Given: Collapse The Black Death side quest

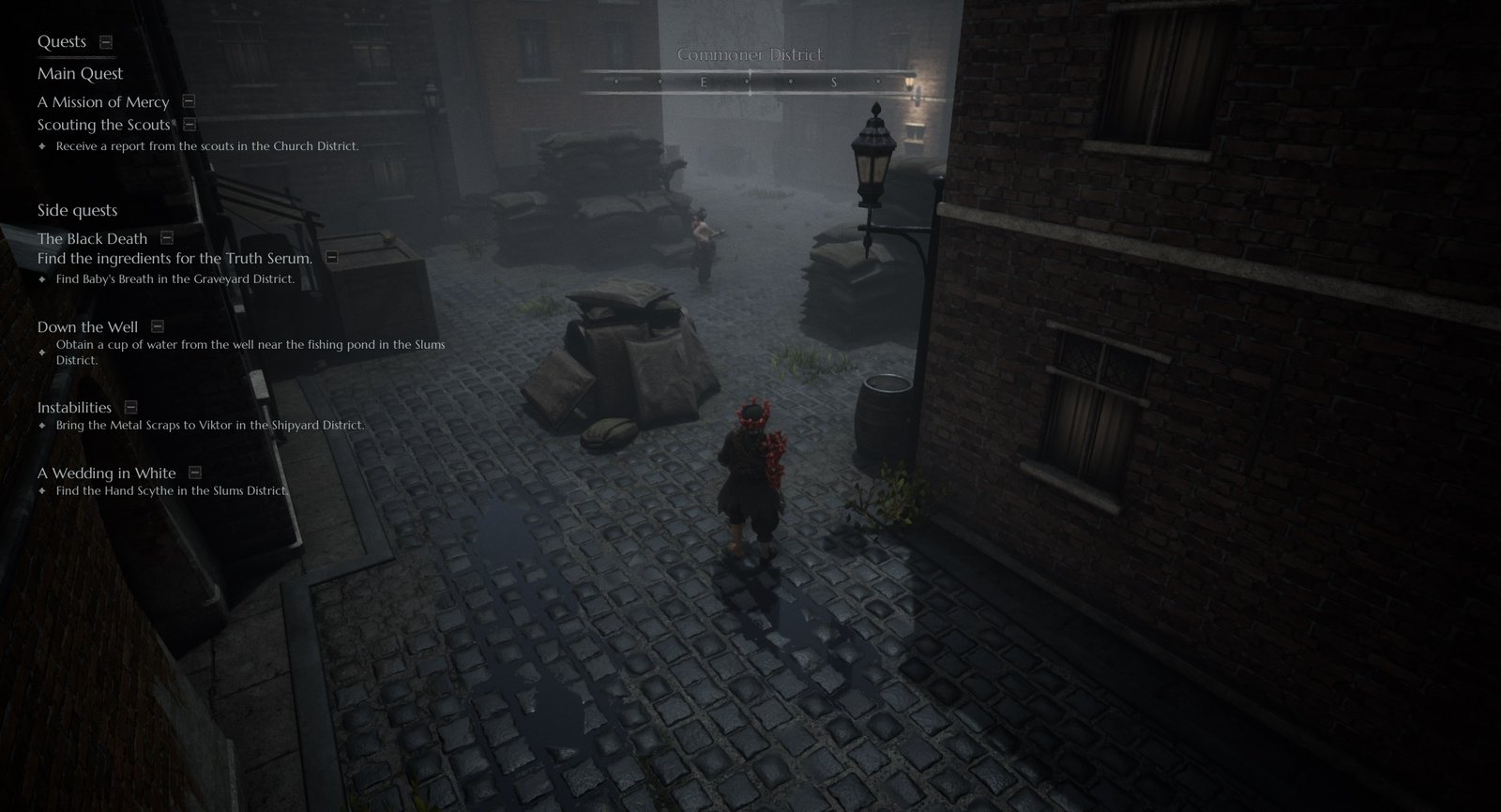Looking at the screenshot, I should [167, 238].
